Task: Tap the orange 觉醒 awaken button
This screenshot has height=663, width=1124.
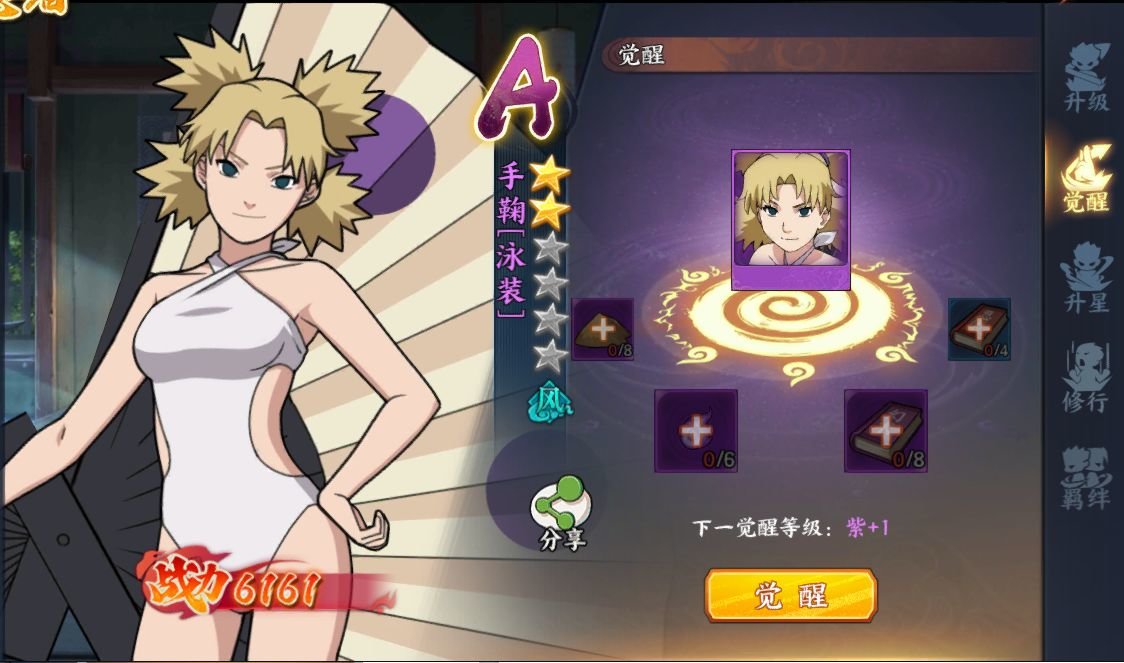Action: [x=790, y=595]
